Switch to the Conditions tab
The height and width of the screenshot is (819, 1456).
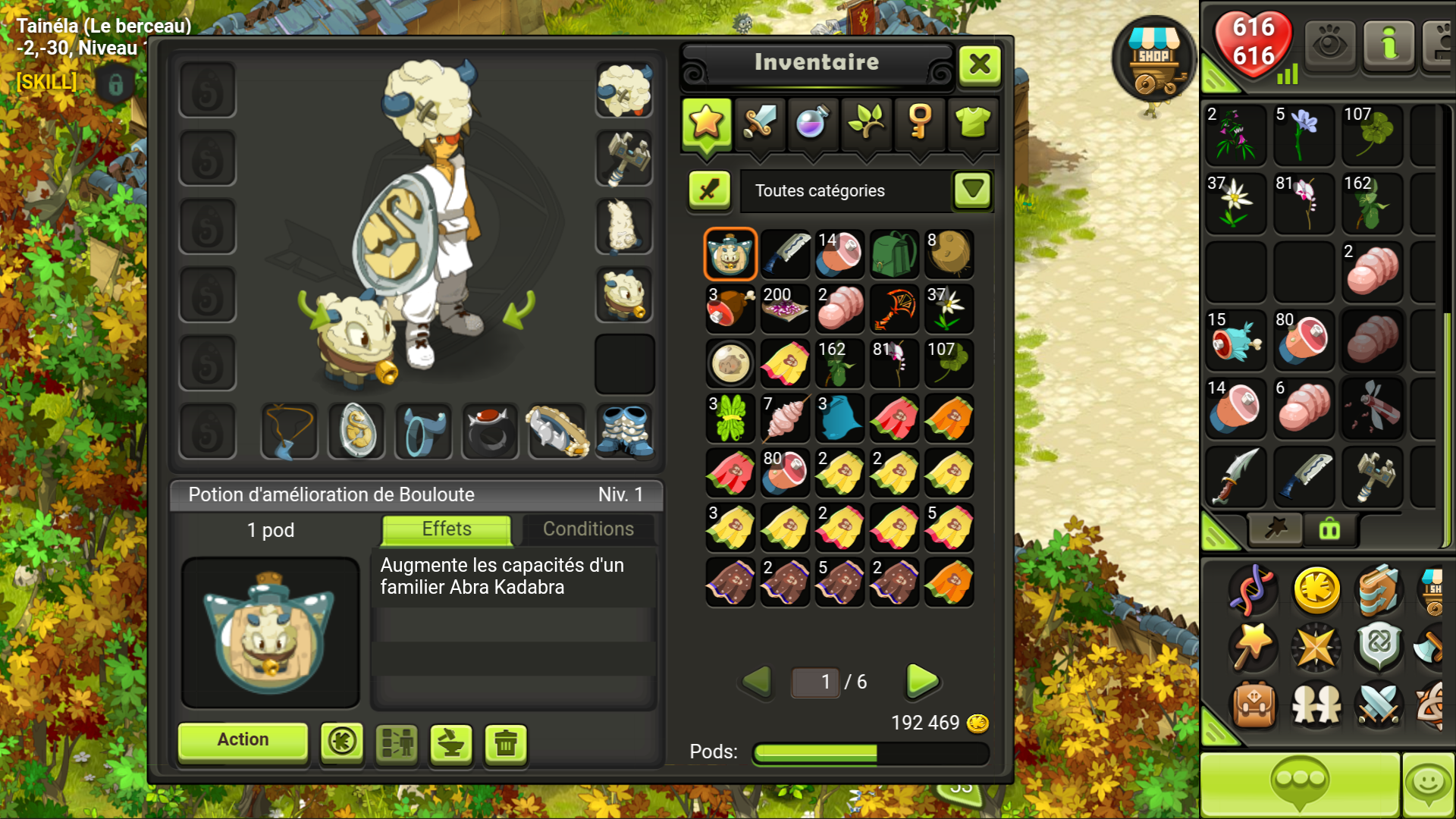(588, 529)
